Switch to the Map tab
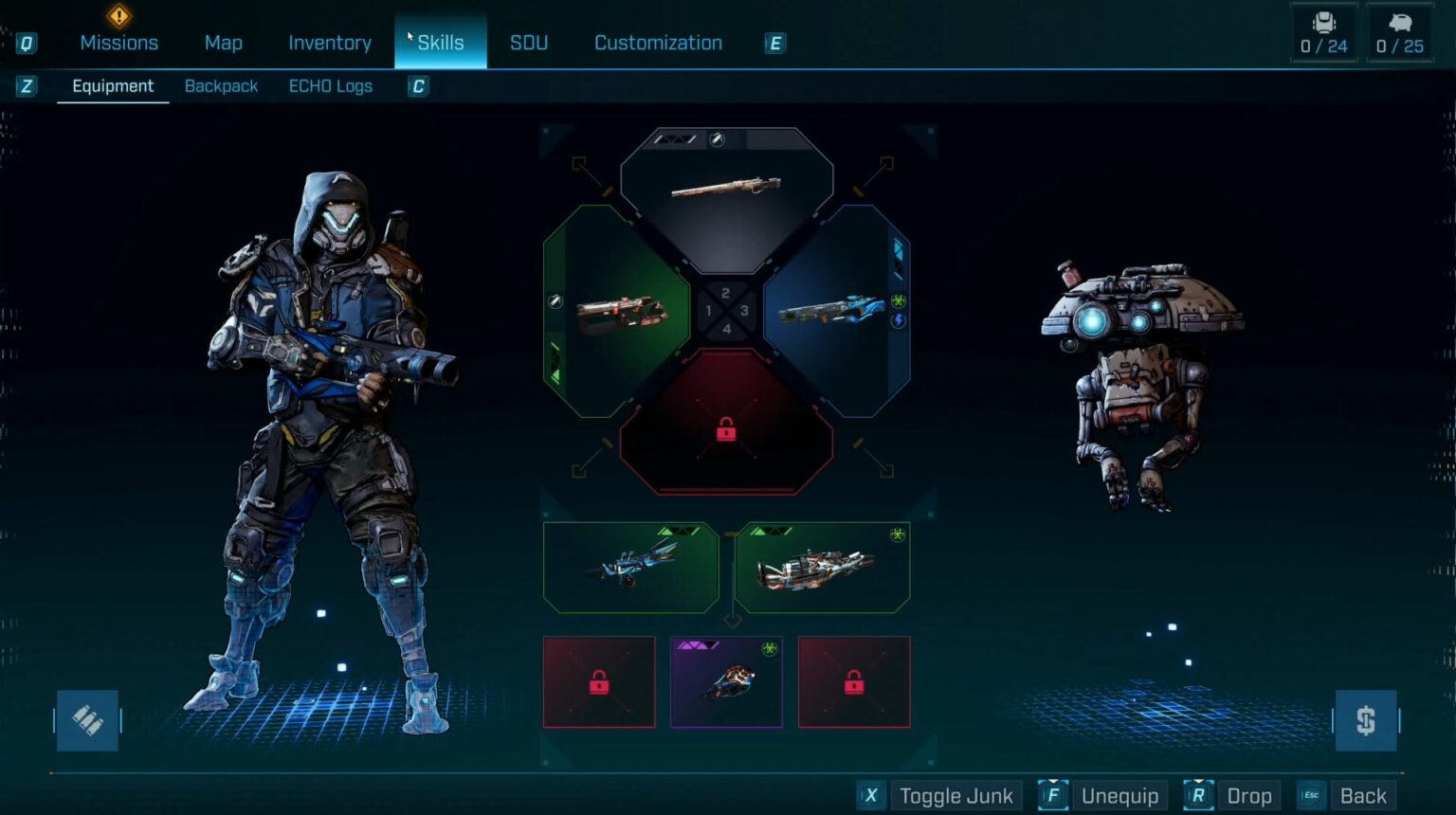 point(223,43)
